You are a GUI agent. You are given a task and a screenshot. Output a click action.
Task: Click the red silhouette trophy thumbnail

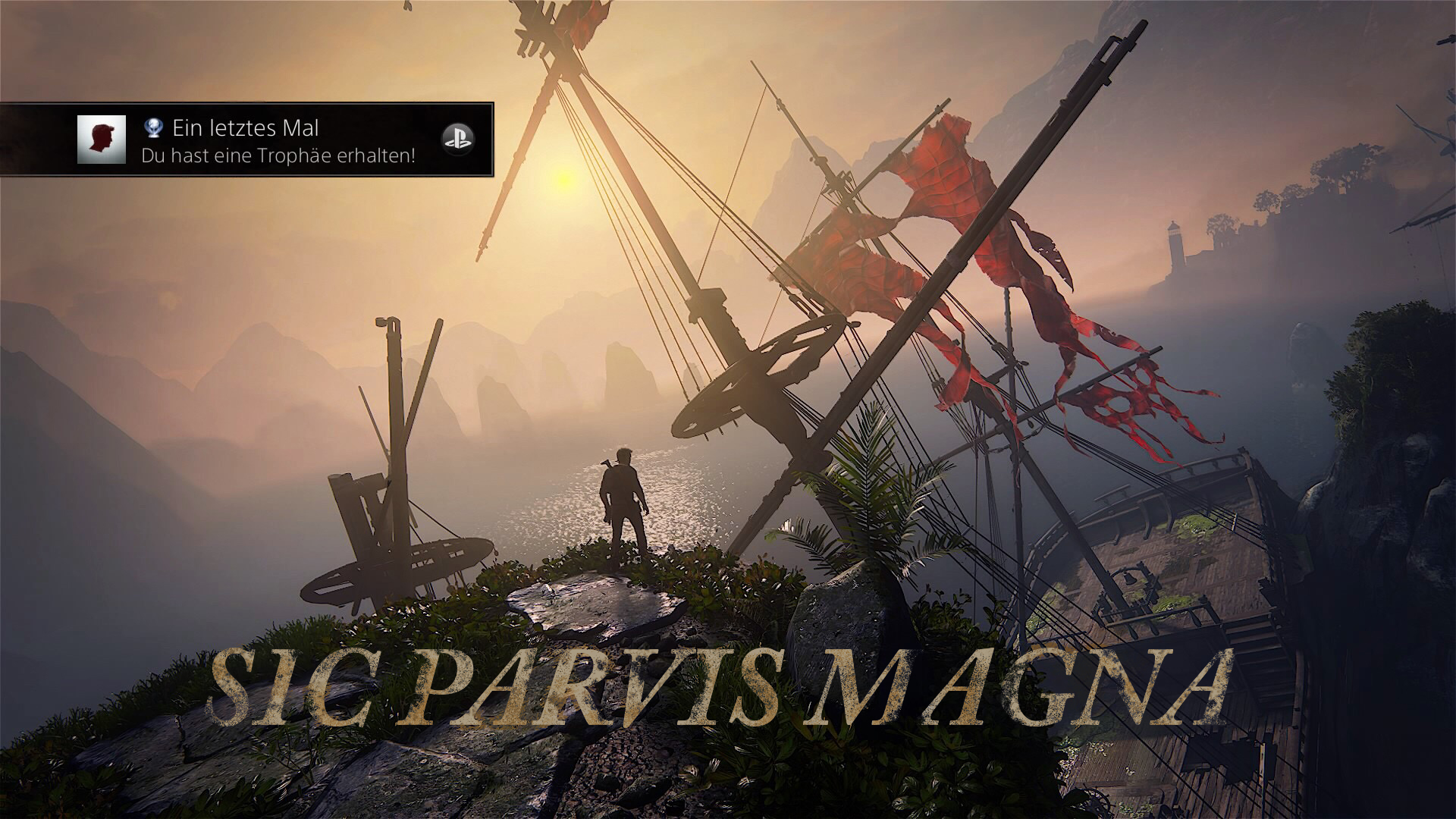pyautogui.click(x=102, y=140)
